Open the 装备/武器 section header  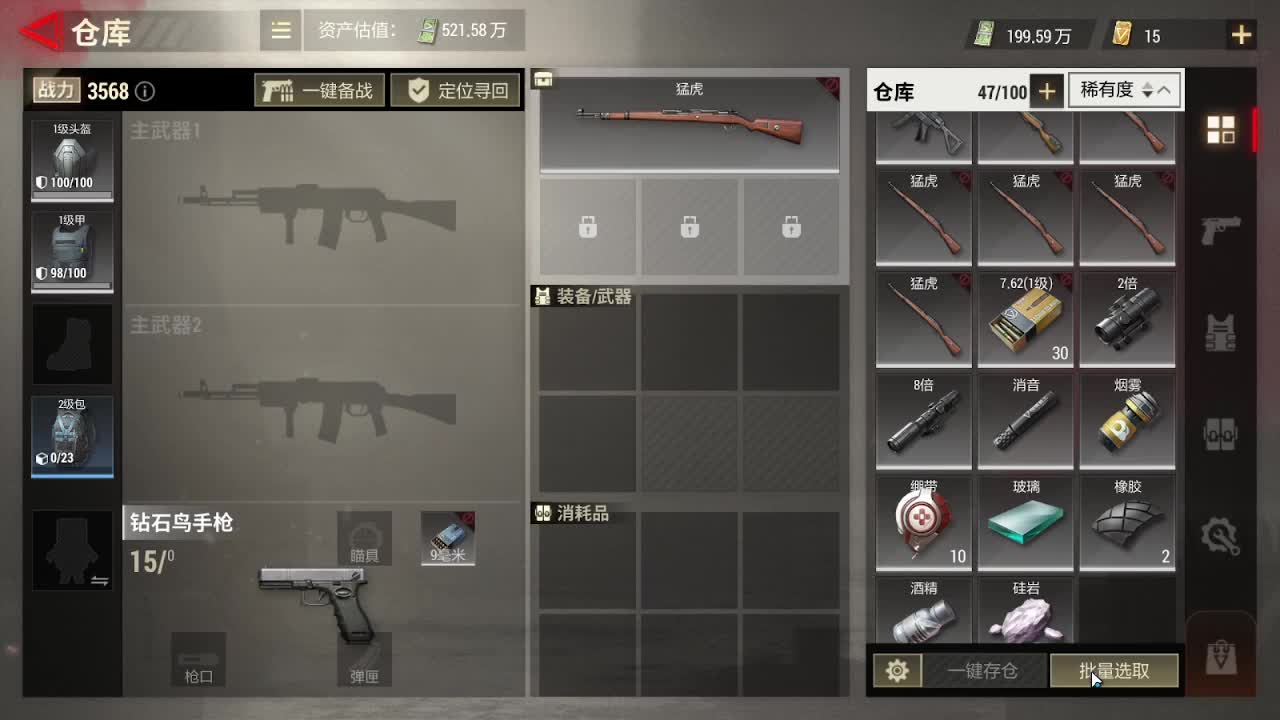(x=580, y=297)
